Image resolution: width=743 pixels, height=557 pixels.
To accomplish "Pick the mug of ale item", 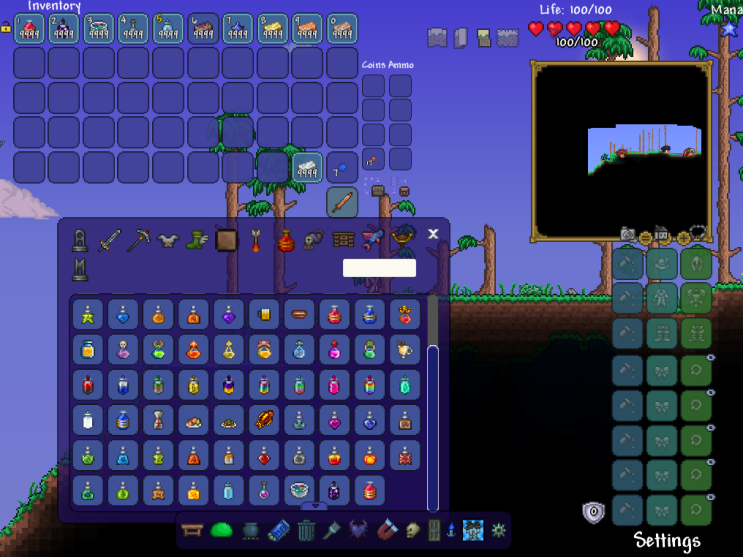I will pos(265,314).
